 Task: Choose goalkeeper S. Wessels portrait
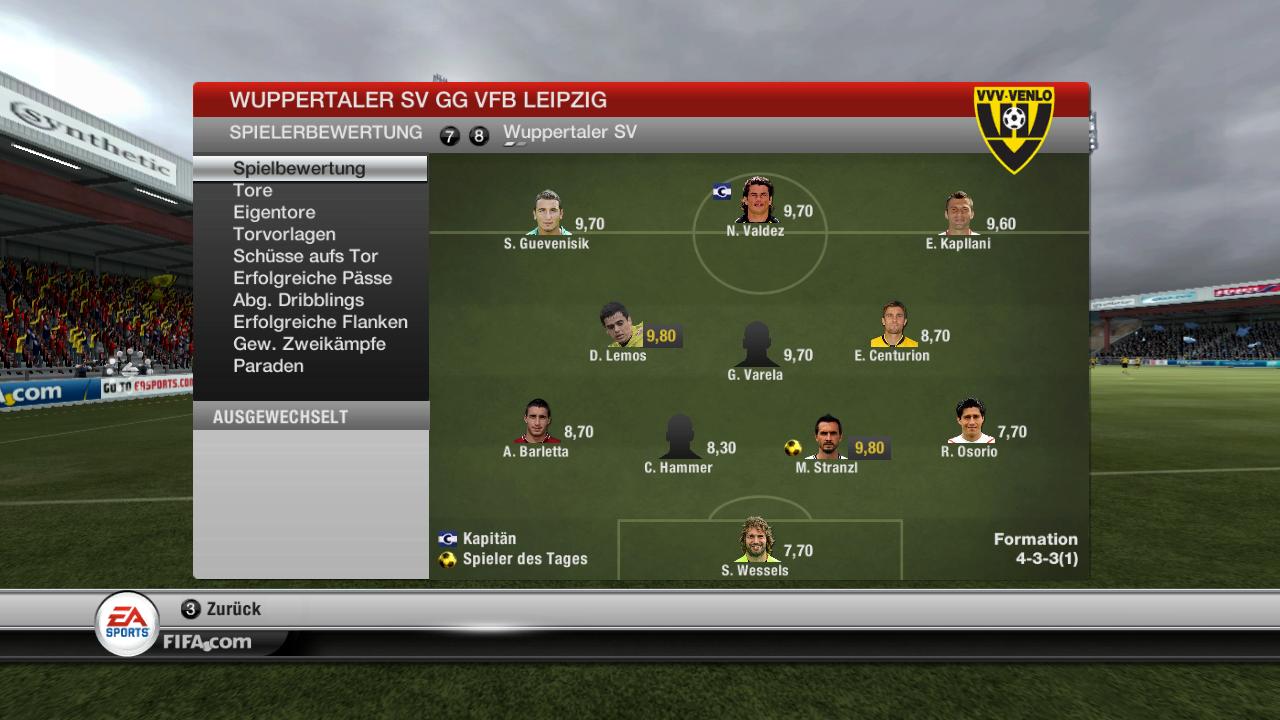756,541
